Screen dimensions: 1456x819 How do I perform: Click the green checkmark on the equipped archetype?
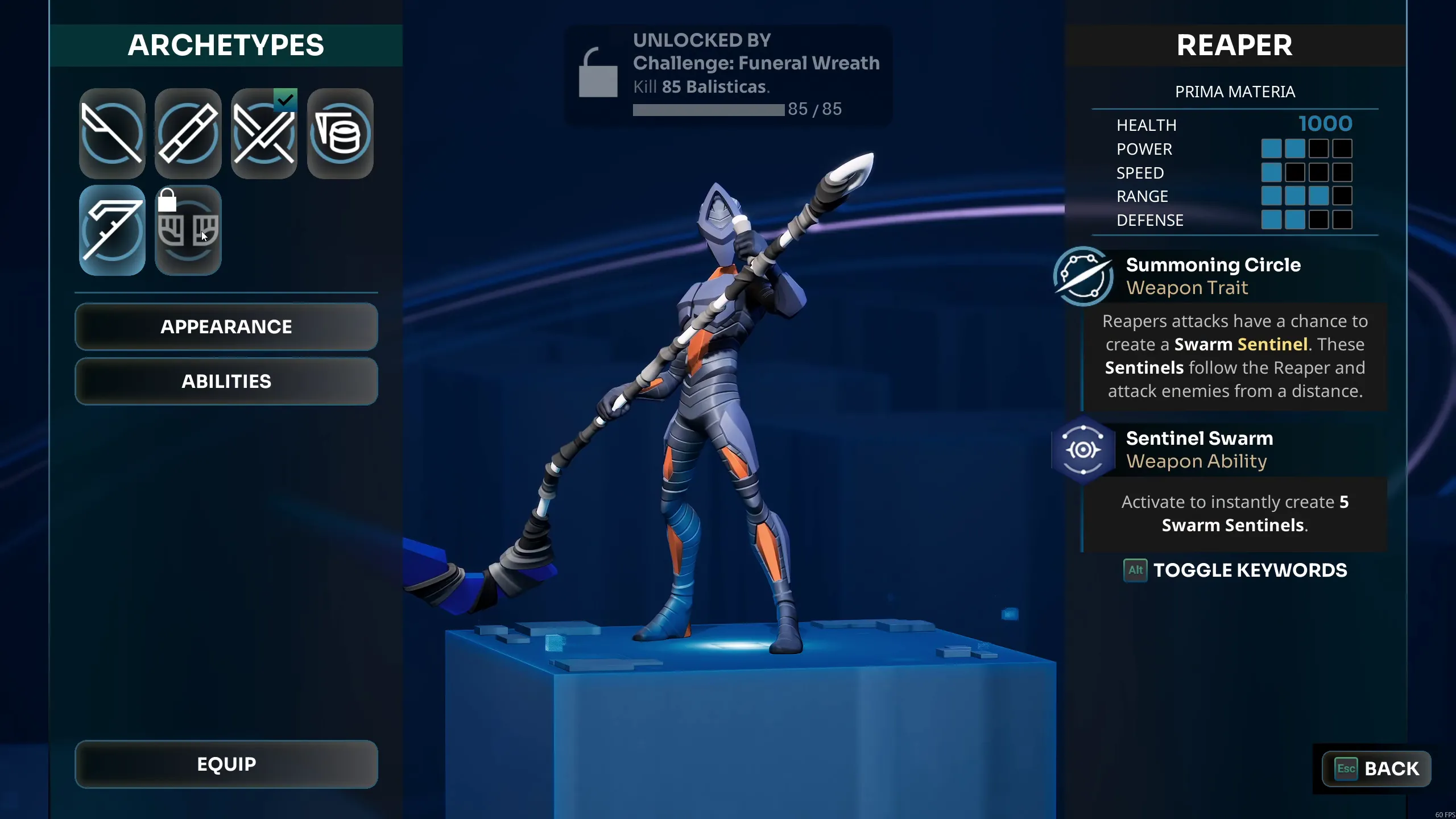[287, 100]
